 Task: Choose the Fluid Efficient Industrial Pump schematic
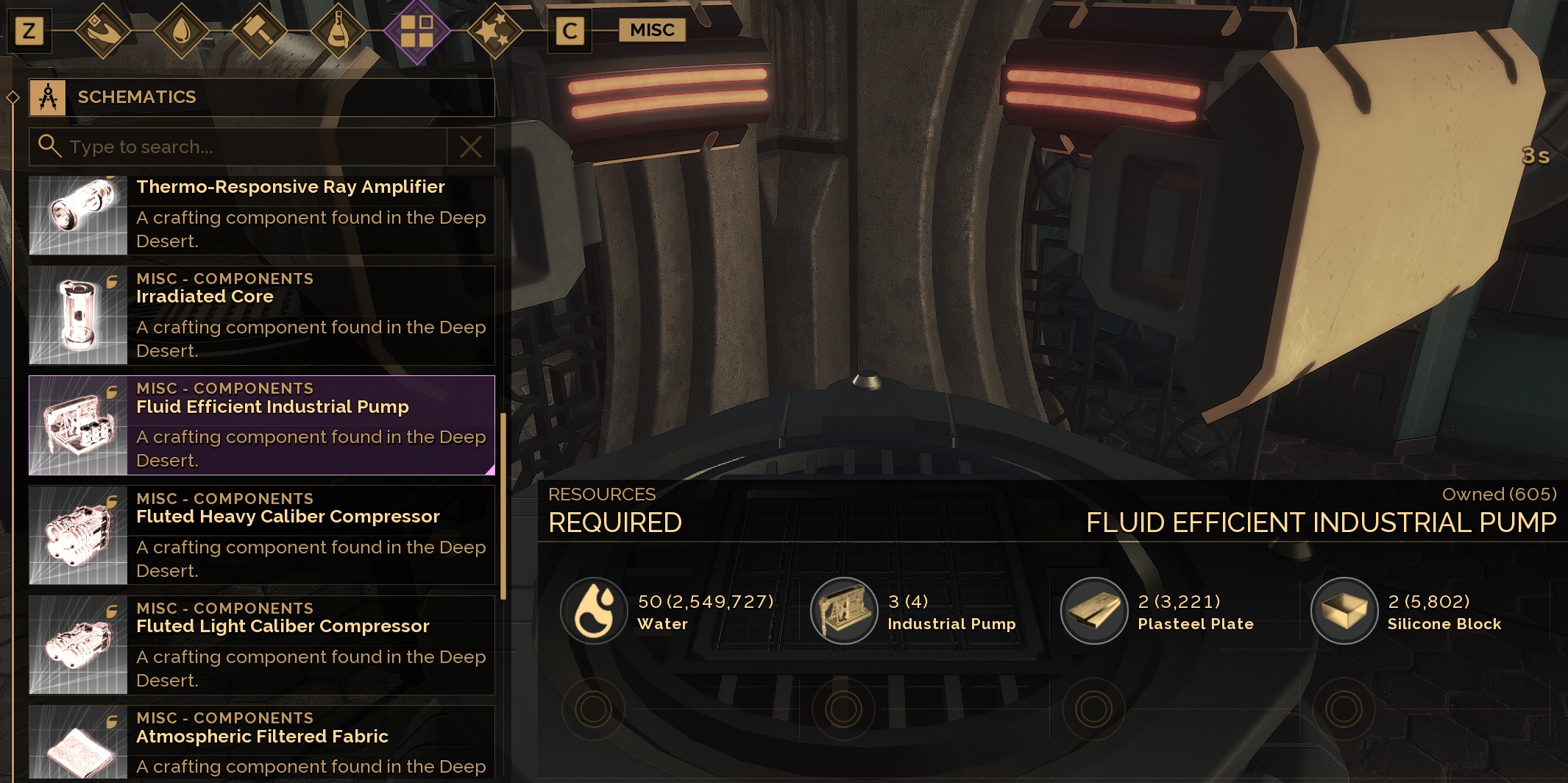[x=261, y=425]
